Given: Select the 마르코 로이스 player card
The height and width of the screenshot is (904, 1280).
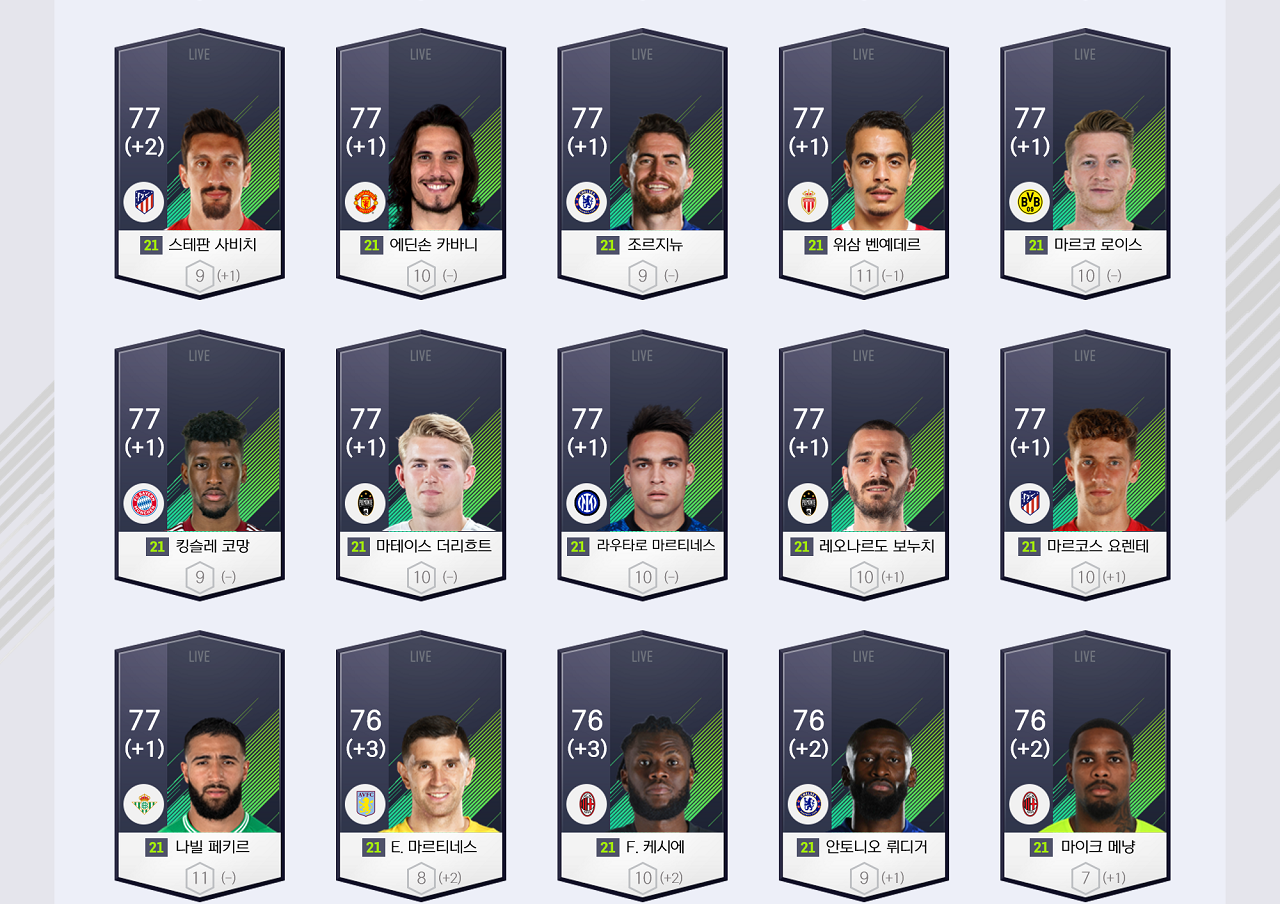Looking at the screenshot, I should (x=1085, y=165).
